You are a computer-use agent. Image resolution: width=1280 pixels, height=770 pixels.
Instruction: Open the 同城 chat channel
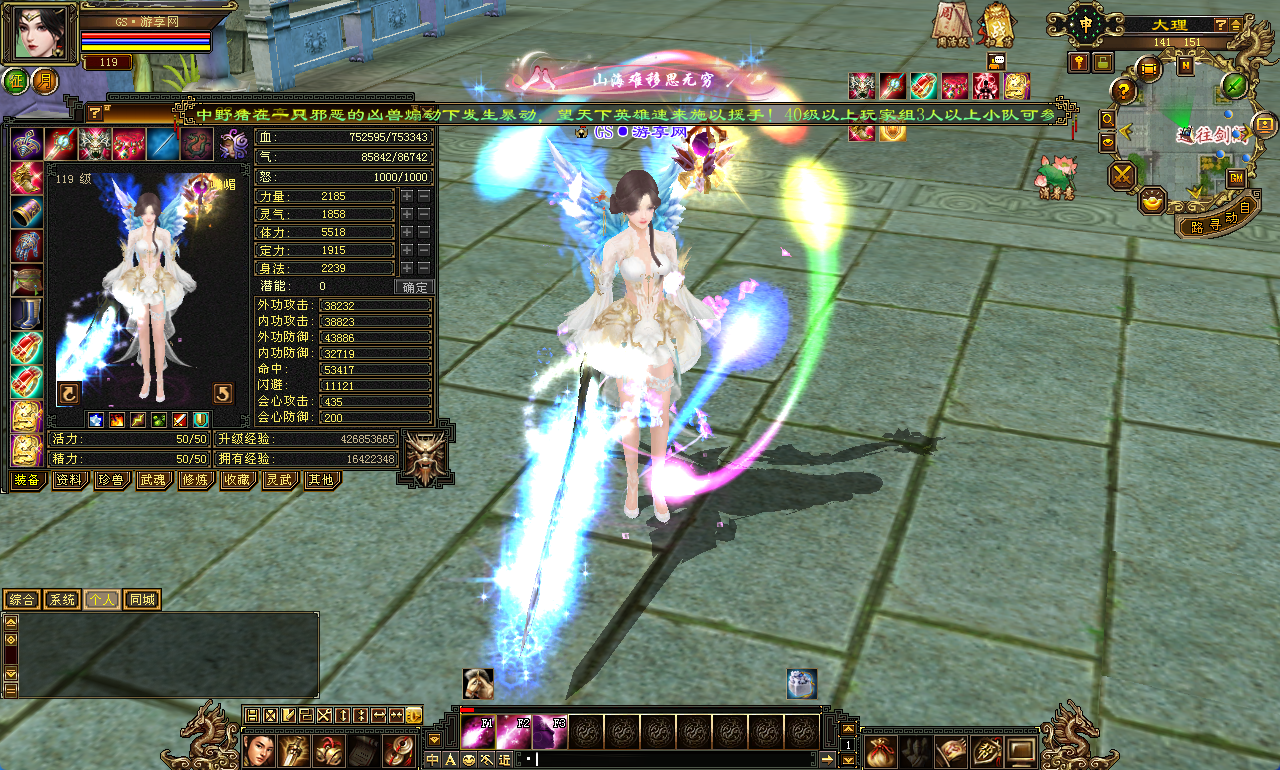coord(142,600)
